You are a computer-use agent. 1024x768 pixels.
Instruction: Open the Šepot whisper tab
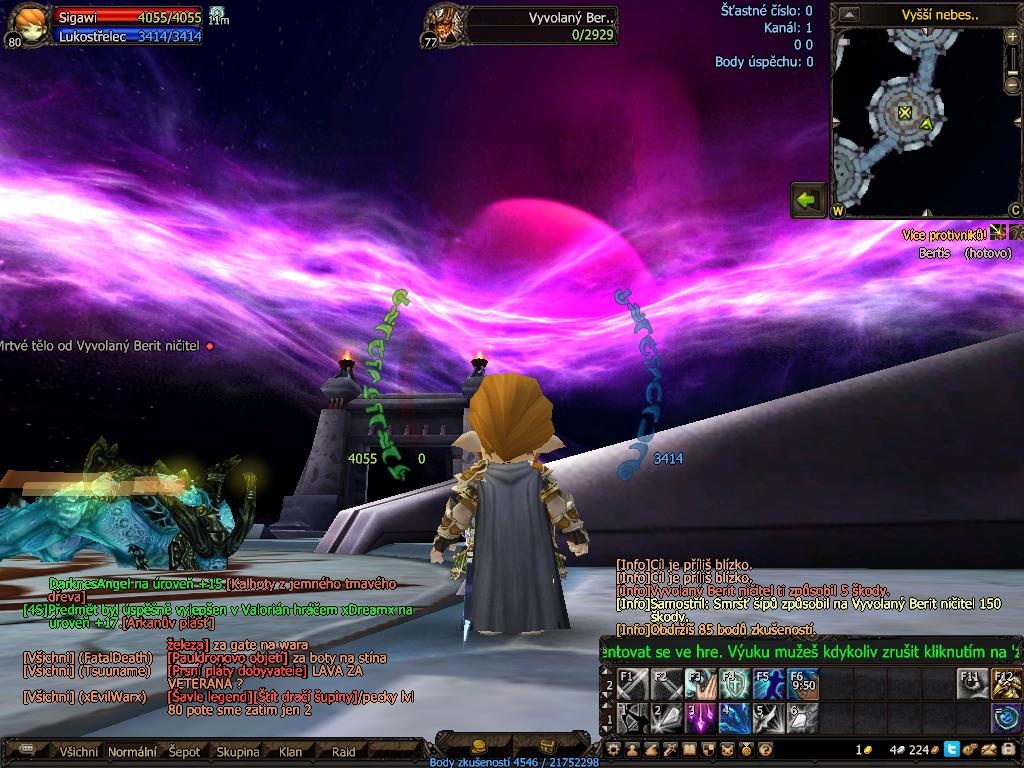coord(185,752)
